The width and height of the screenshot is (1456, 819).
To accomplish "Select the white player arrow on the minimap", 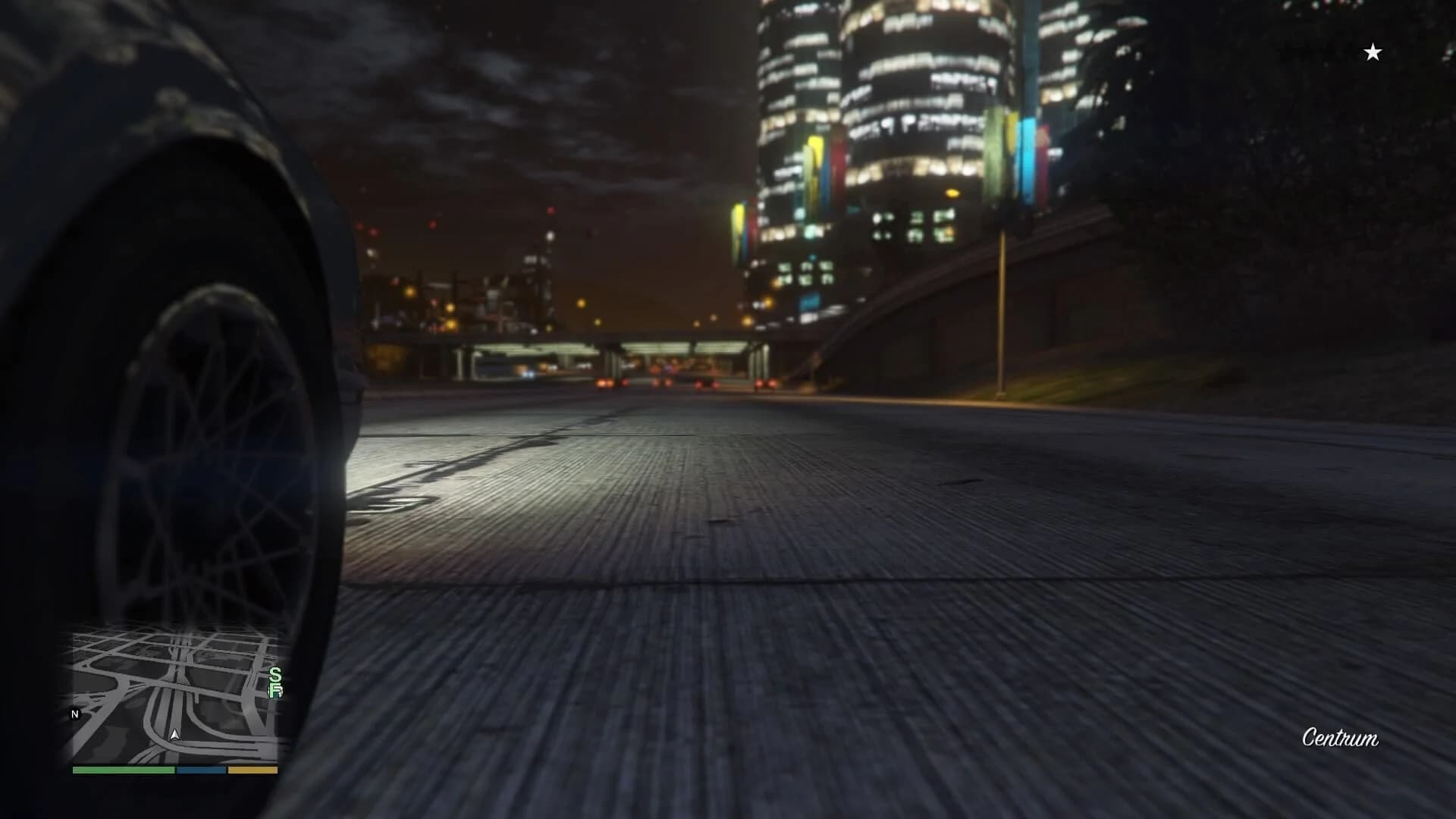I will (175, 734).
